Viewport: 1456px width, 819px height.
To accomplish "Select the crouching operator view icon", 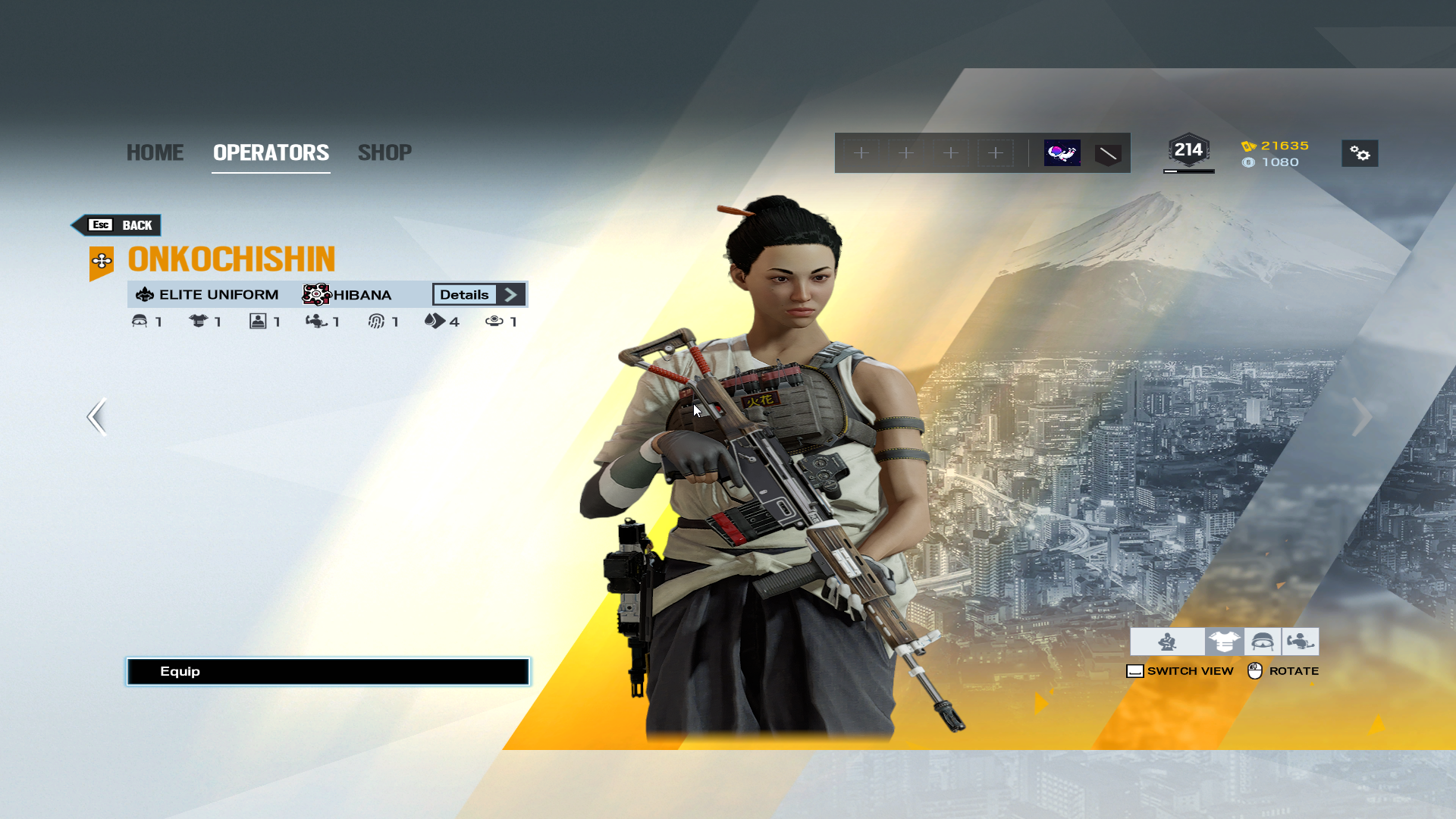I will click(1167, 642).
